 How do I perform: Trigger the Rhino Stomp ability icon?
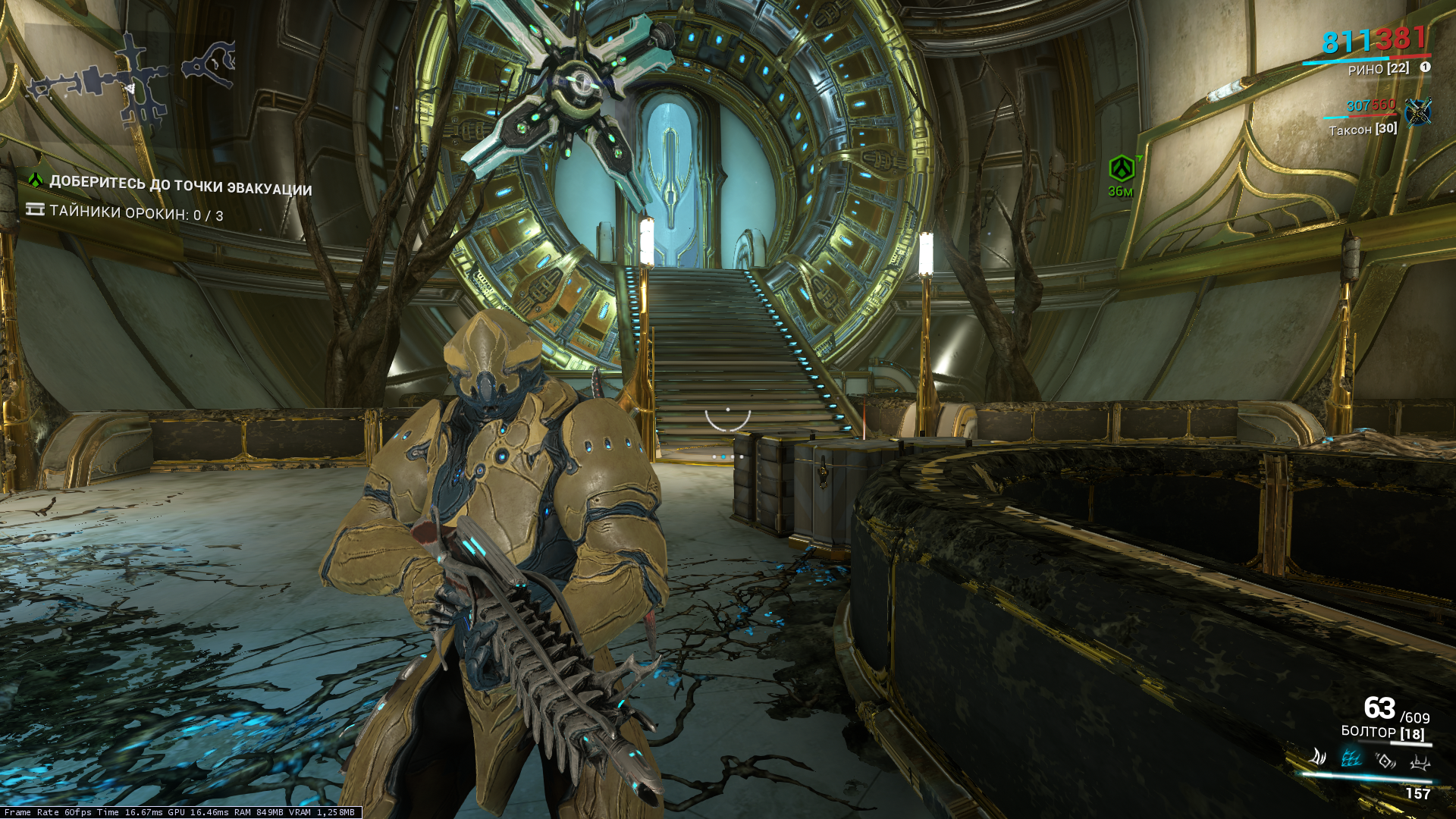(x=1419, y=761)
